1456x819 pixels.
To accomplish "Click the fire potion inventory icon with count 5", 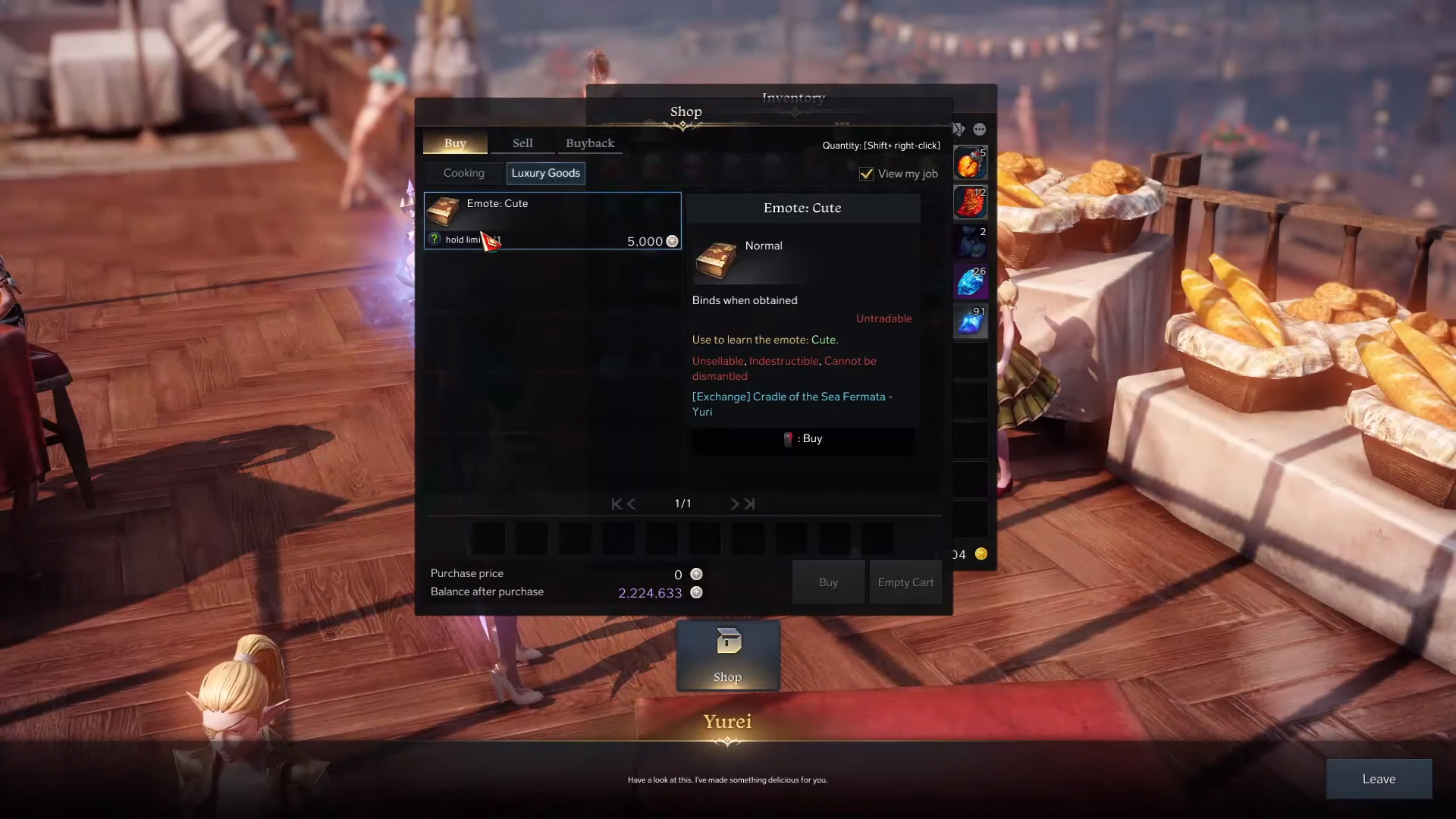I will pyautogui.click(x=971, y=162).
